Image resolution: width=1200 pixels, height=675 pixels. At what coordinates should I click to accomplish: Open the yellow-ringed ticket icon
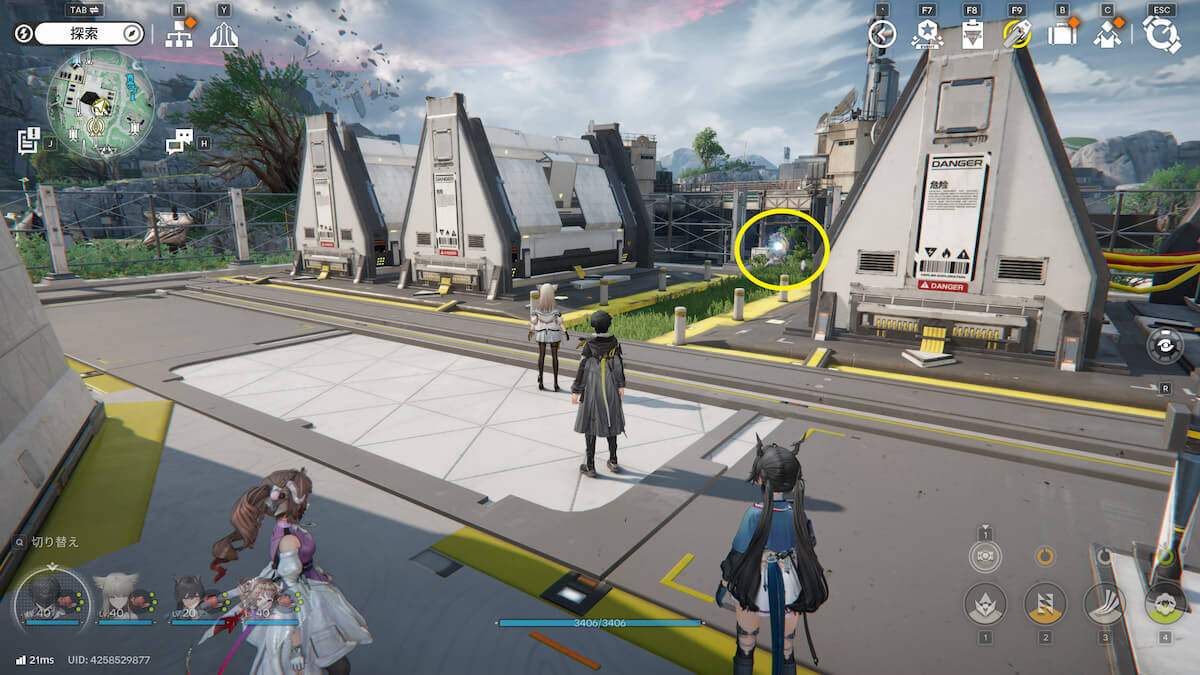tap(1017, 35)
